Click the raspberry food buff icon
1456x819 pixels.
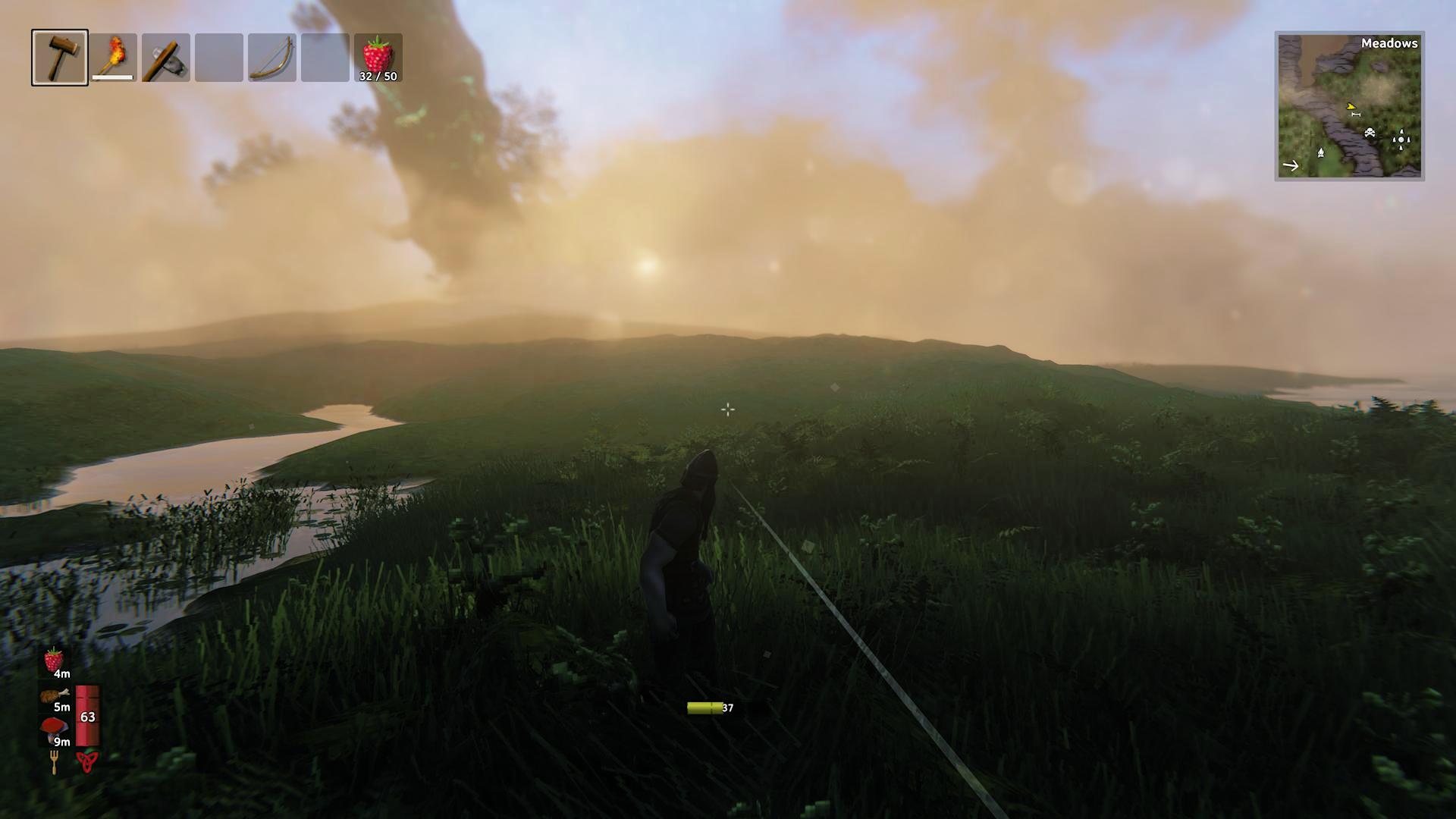pyautogui.click(x=54, y=660)
